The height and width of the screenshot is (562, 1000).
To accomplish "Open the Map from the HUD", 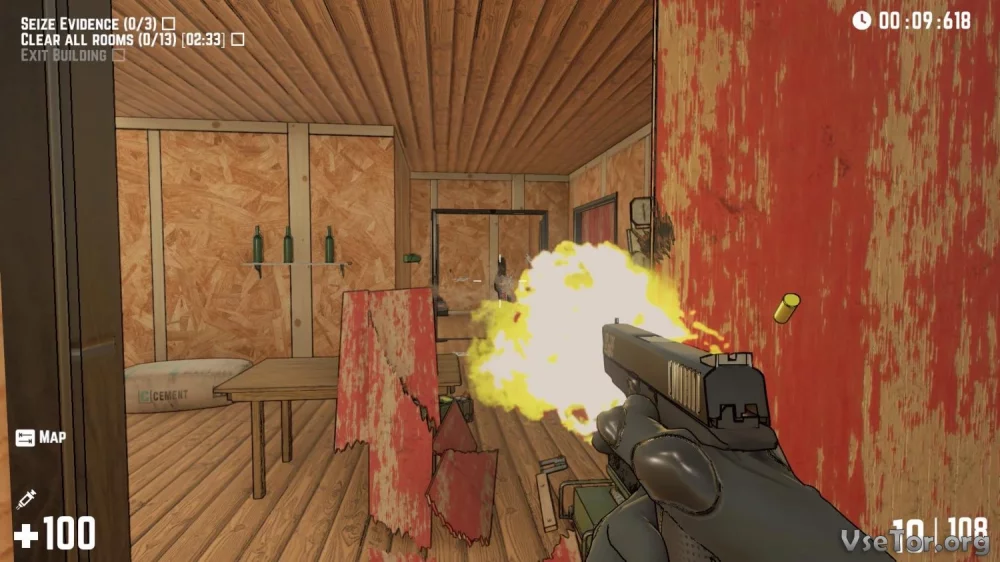I will (40, 437).
